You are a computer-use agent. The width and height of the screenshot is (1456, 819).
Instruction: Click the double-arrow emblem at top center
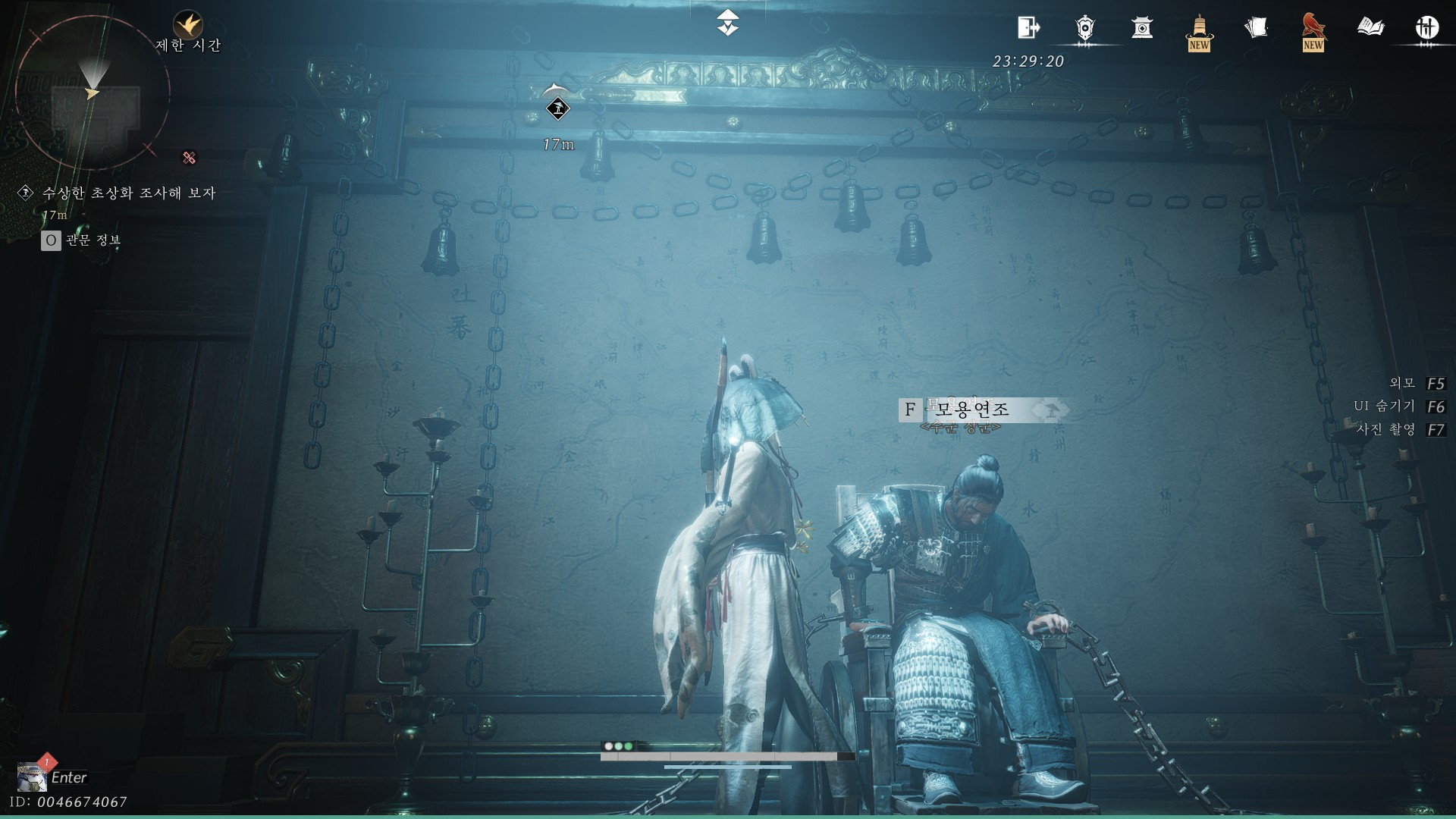728,23
